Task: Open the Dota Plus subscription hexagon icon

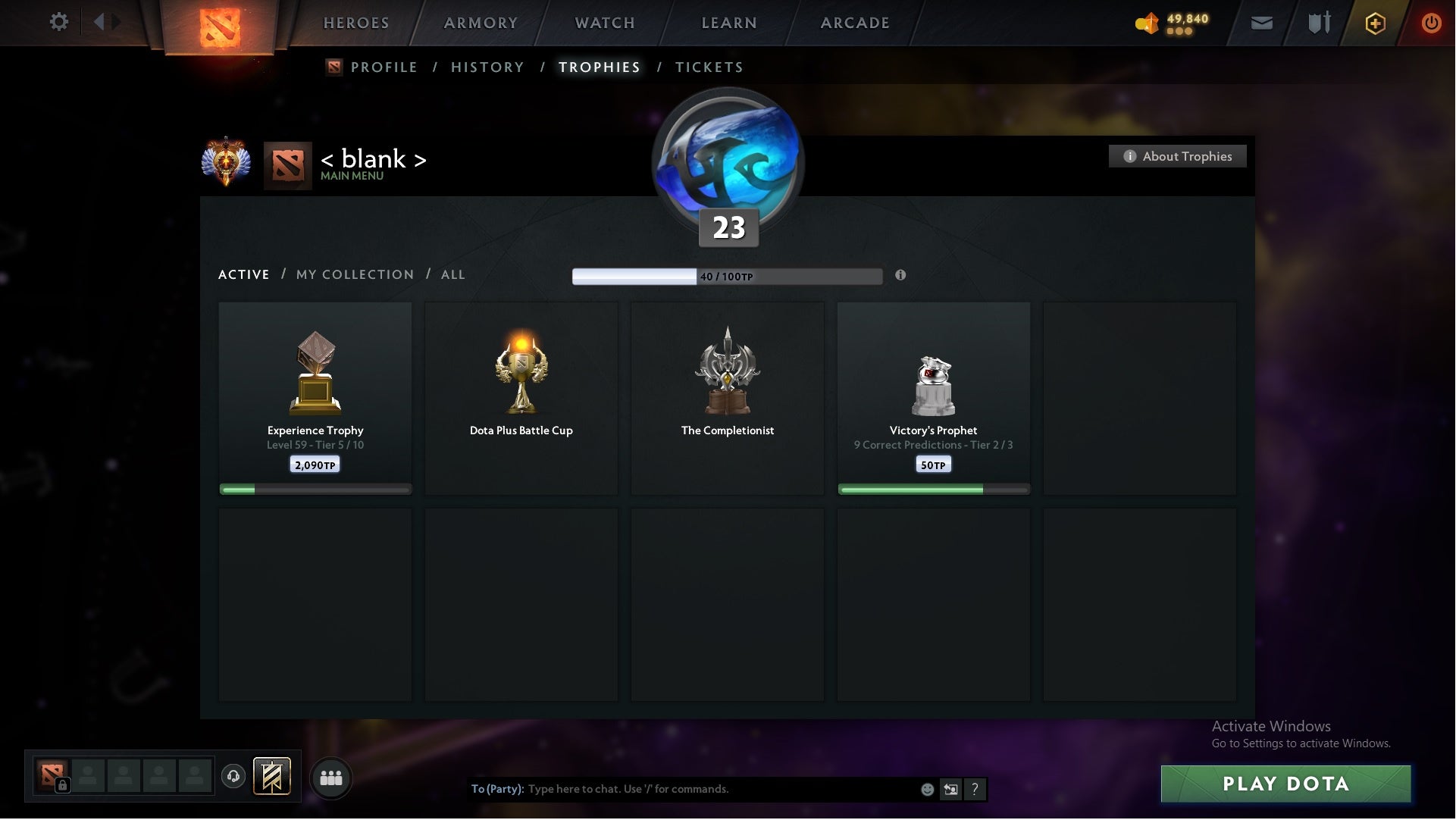Action: pyautogui.click(x=1376, y=23)
